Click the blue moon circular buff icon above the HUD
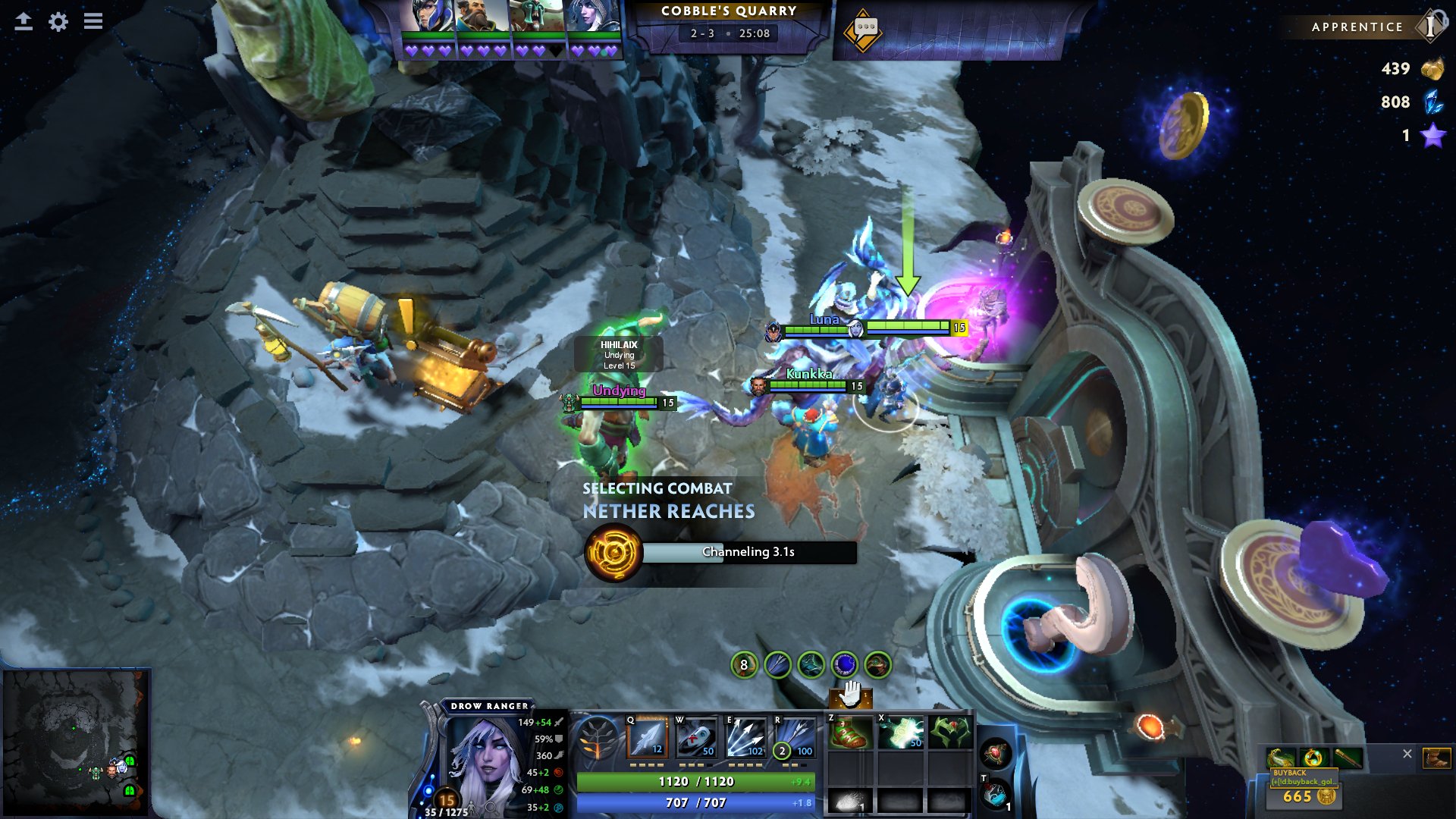 844,664
